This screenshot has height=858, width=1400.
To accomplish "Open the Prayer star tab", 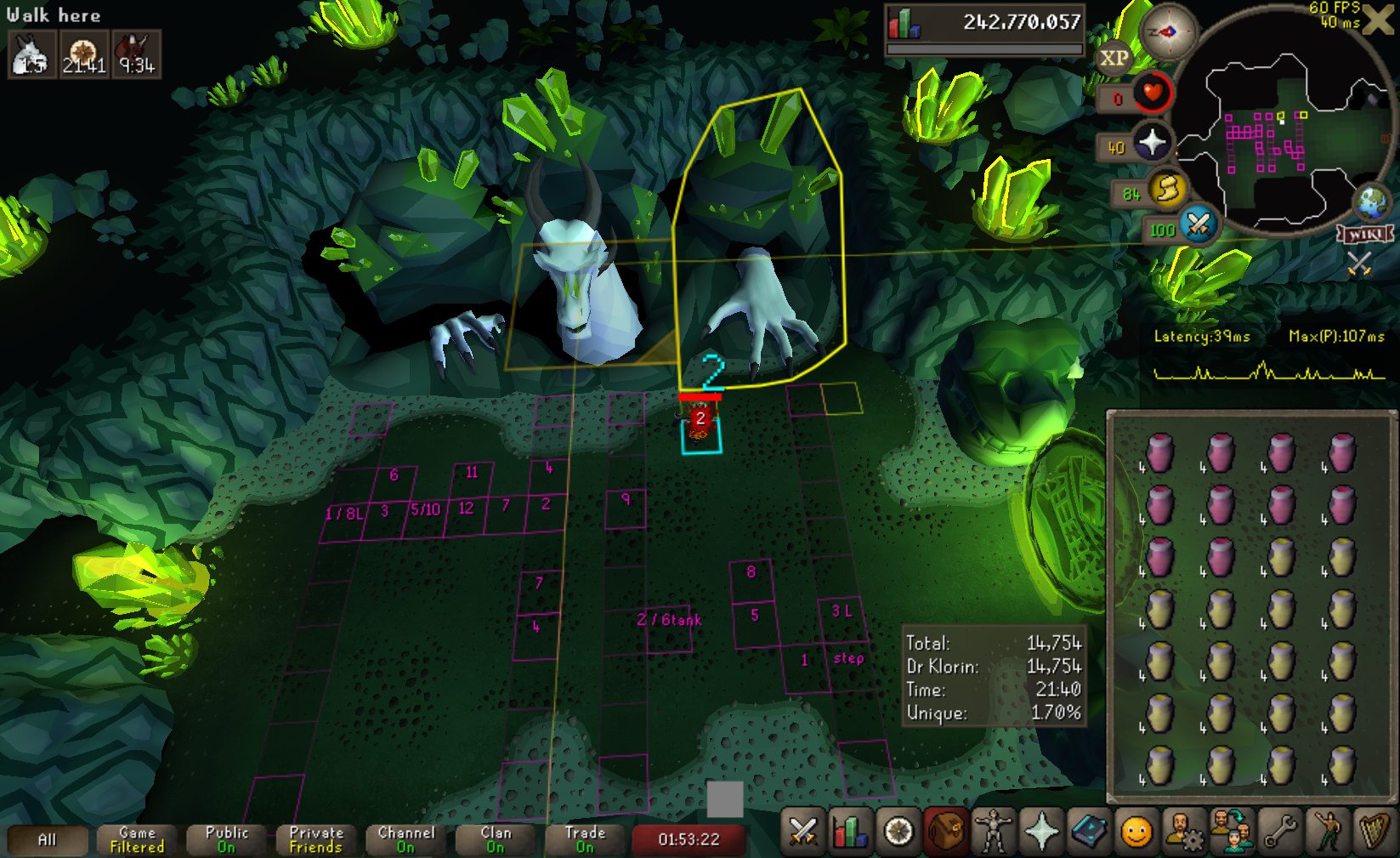I will (1041, 832).
